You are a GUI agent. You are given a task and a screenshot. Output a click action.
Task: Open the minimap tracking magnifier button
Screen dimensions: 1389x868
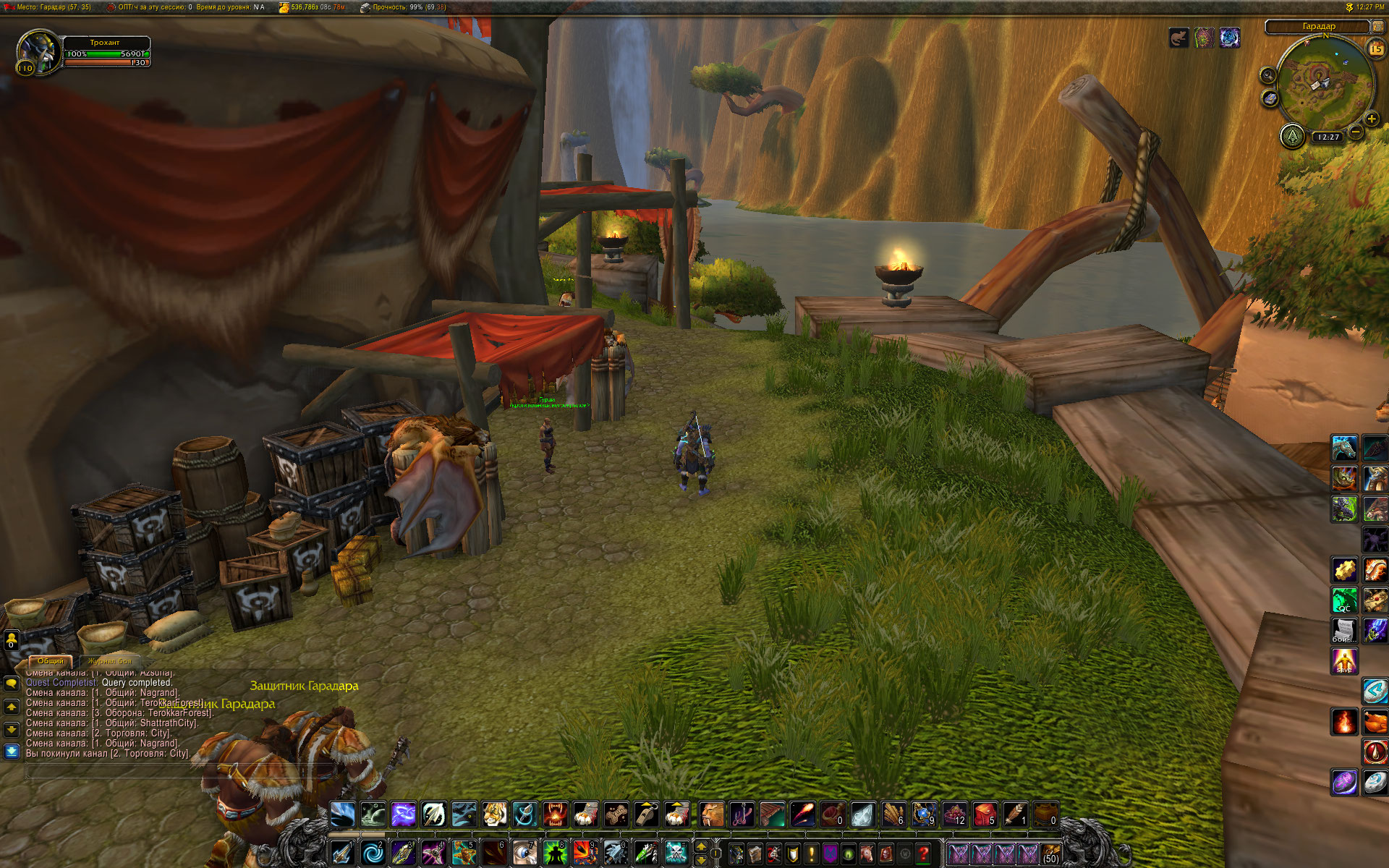[x=1267, y=75]
